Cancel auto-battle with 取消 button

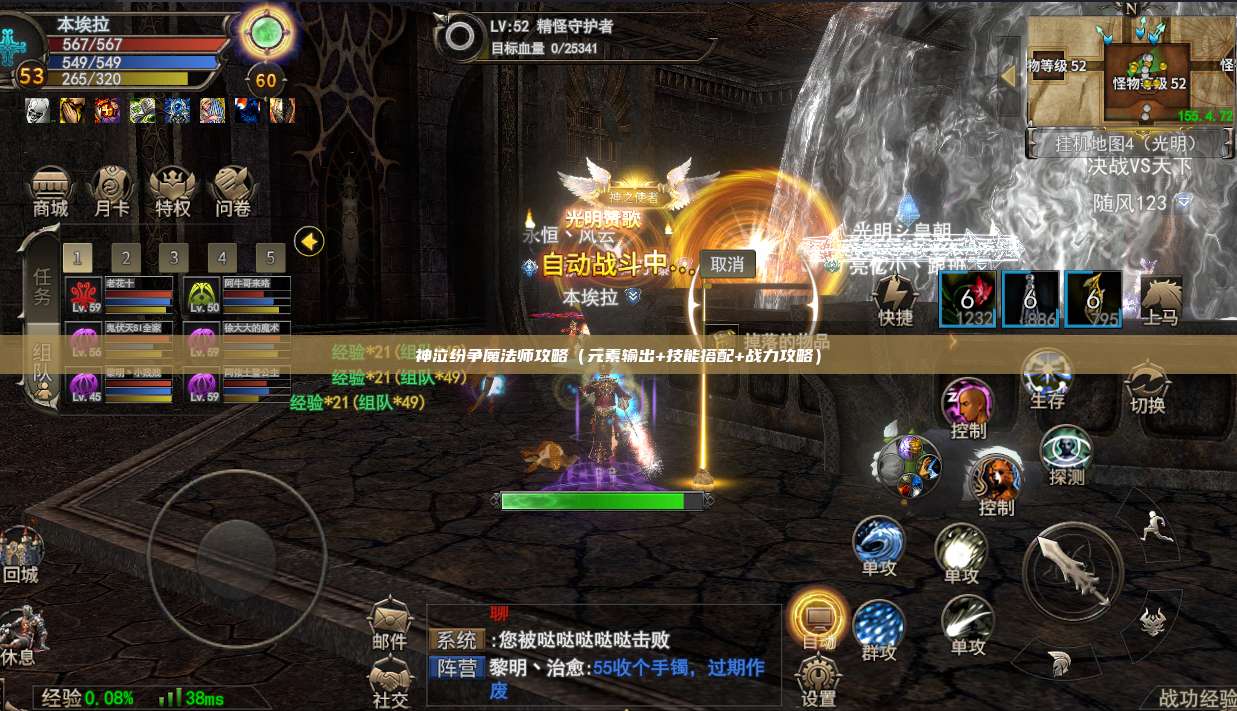coord(727,264)
